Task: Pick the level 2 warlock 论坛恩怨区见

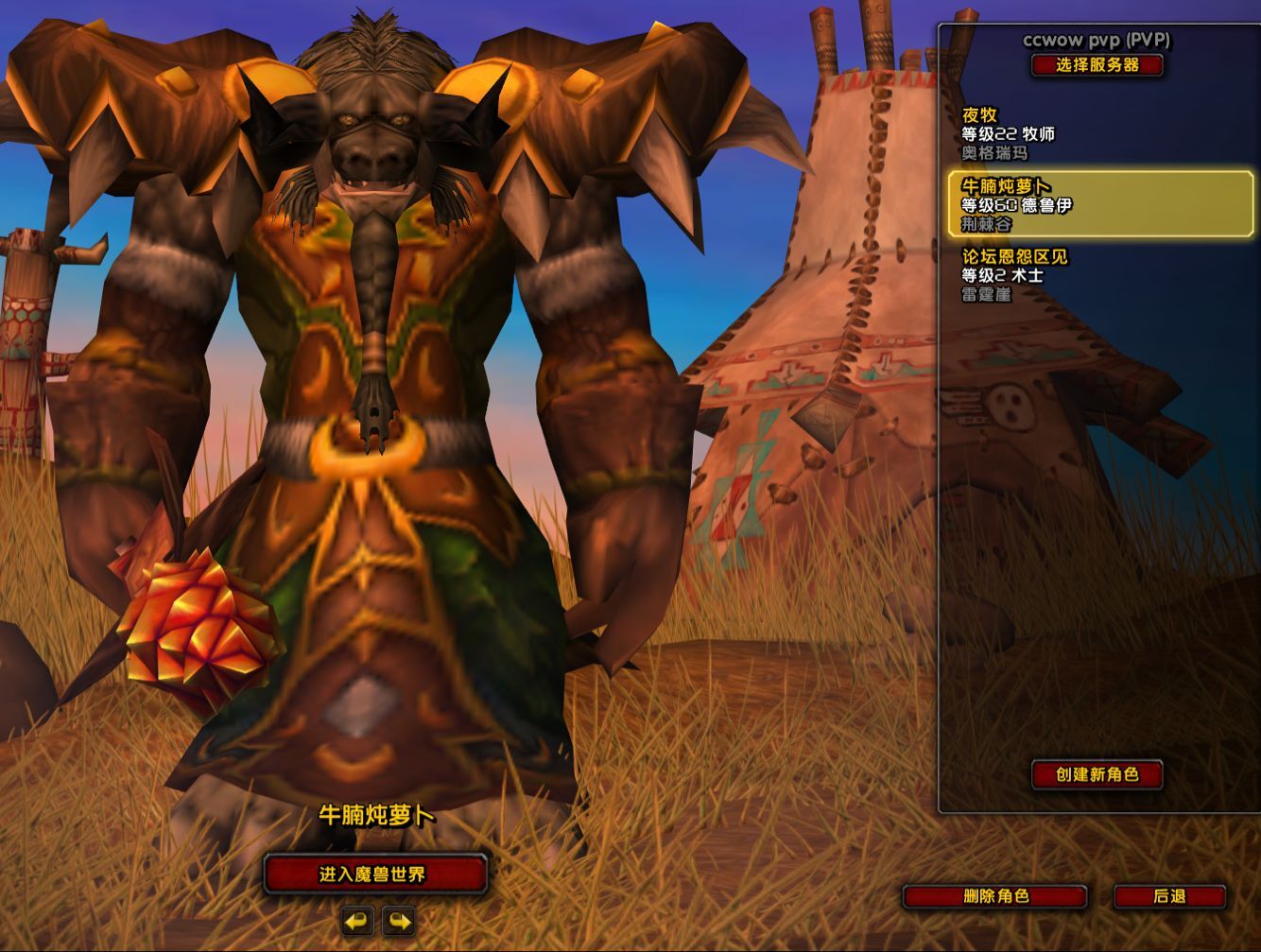Action: coord(1097,275)
